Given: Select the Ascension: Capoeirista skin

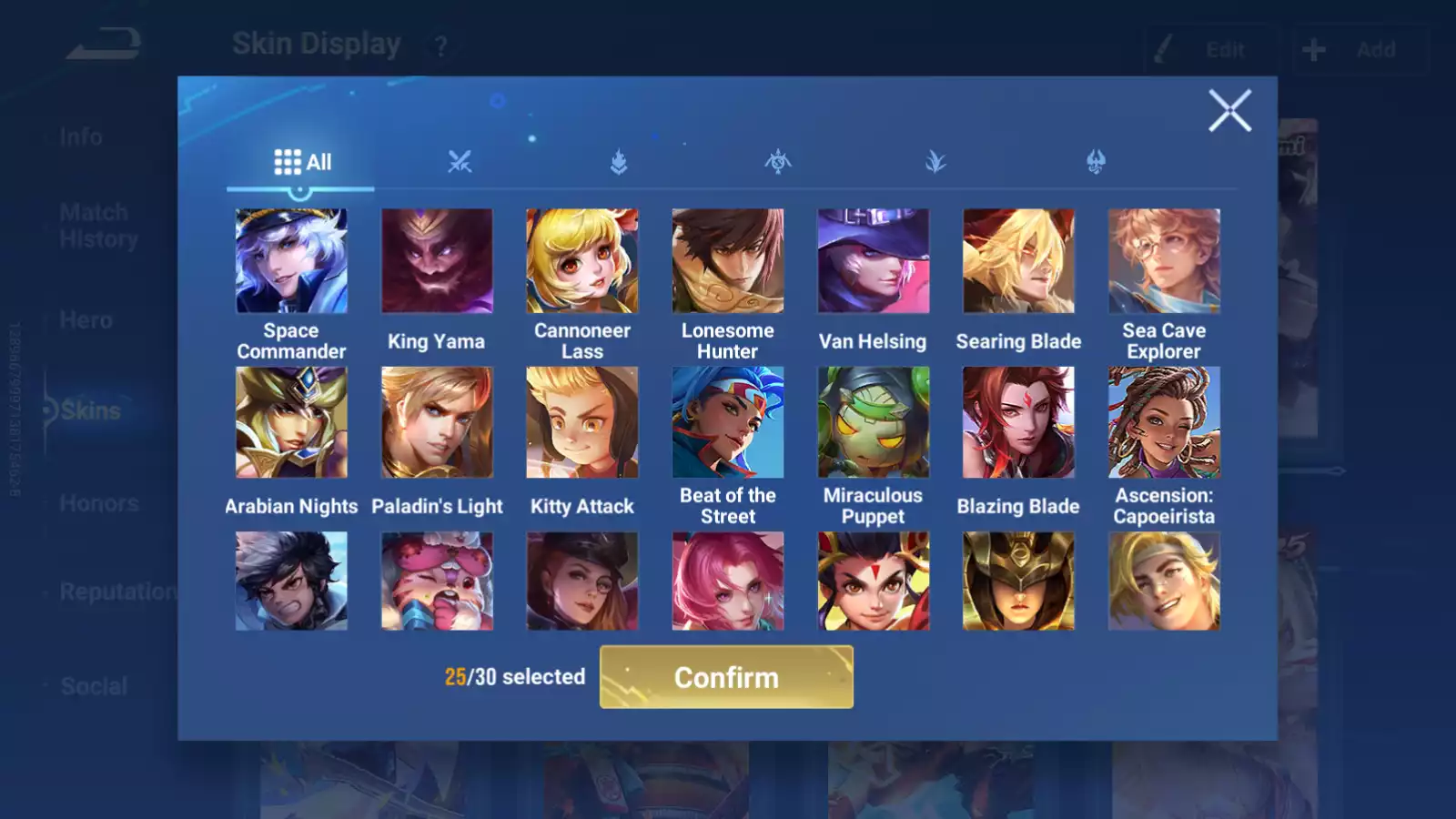Looking at the screenshot, I should (1164, 422).
